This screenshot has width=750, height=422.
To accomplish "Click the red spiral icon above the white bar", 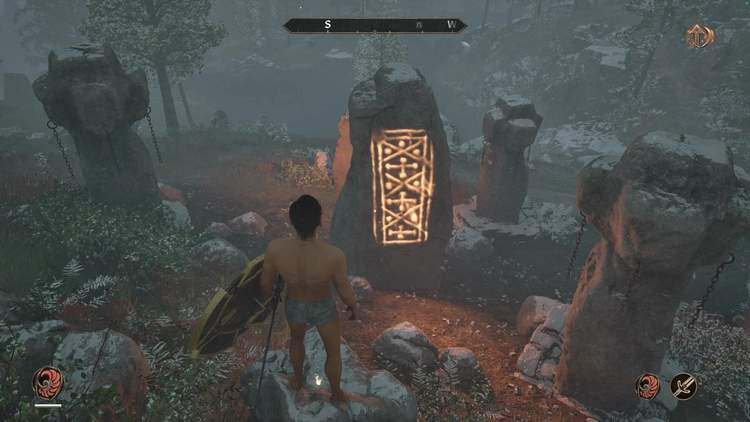I will point(47,383).
